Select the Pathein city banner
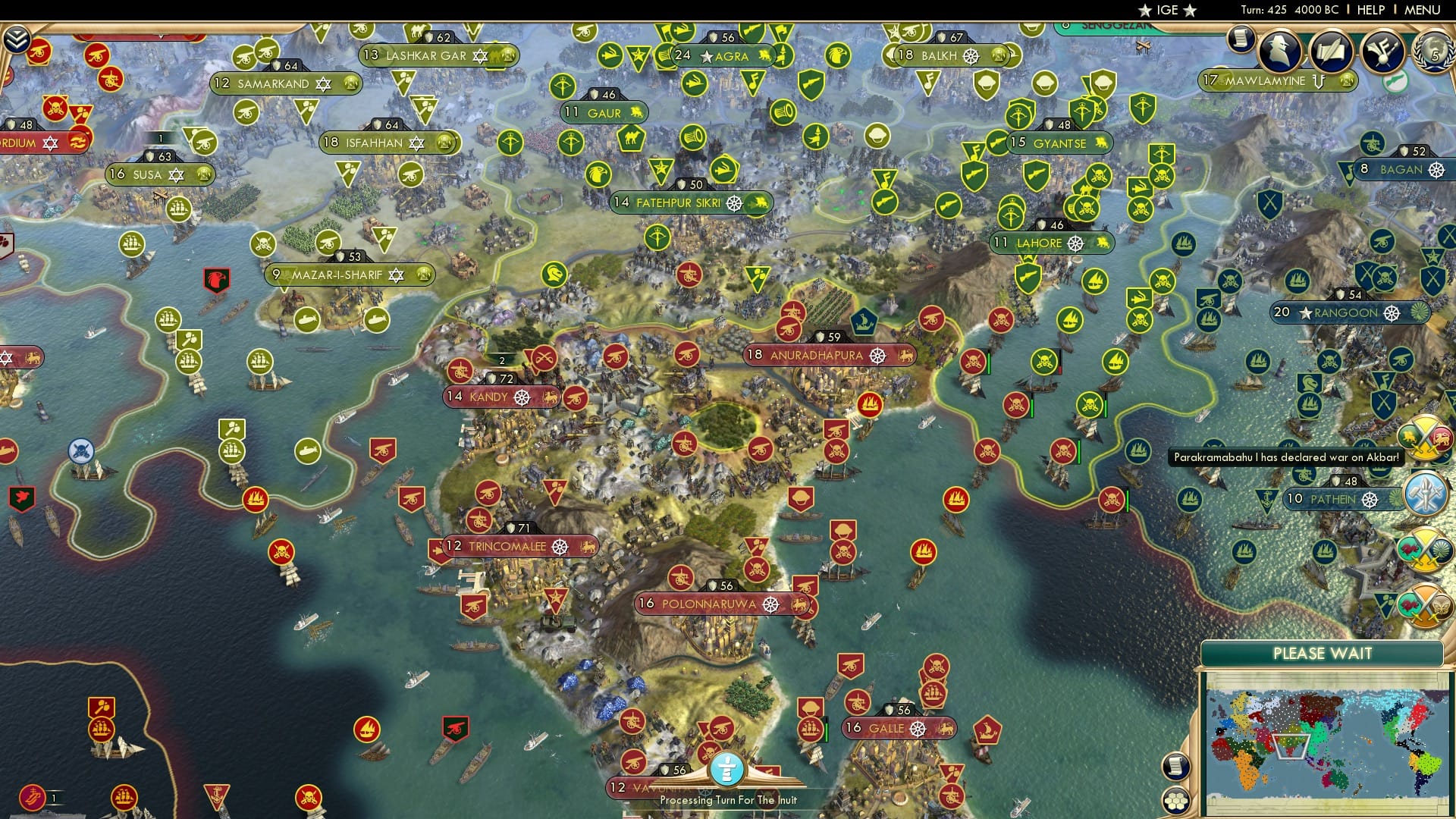 (x=1336, y=500)
